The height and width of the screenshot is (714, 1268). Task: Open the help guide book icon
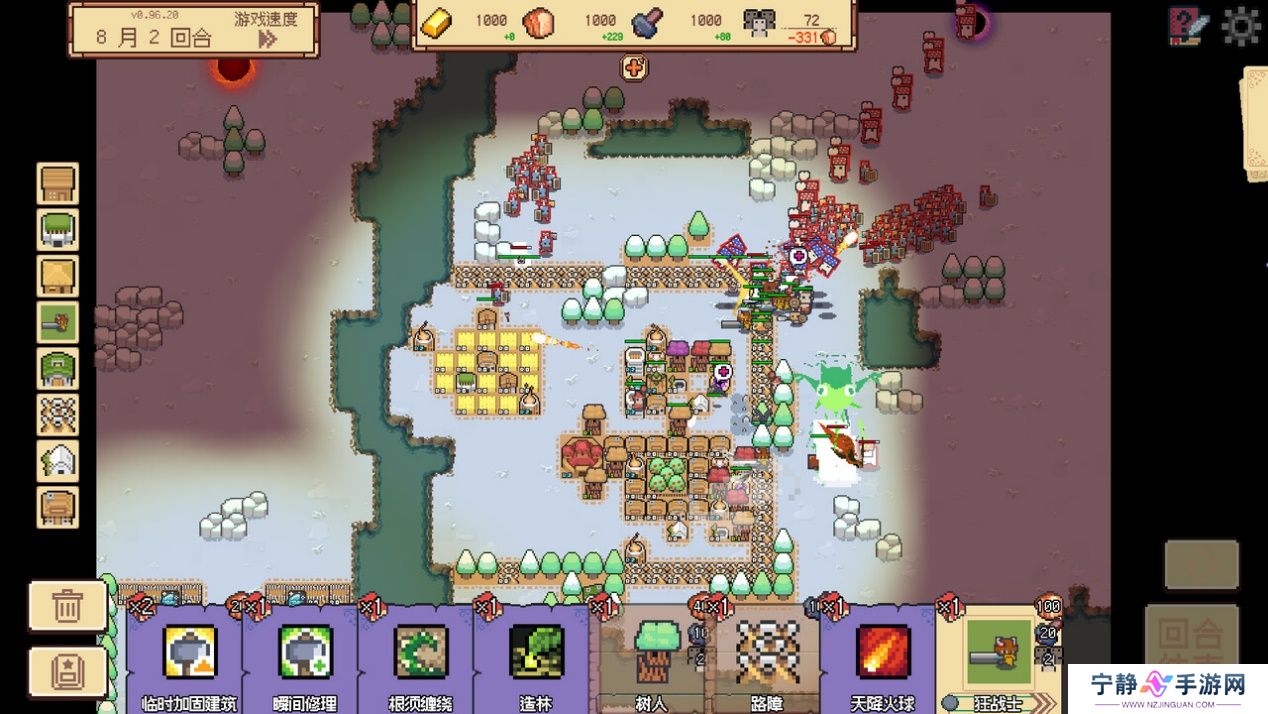click(1188, 26)
